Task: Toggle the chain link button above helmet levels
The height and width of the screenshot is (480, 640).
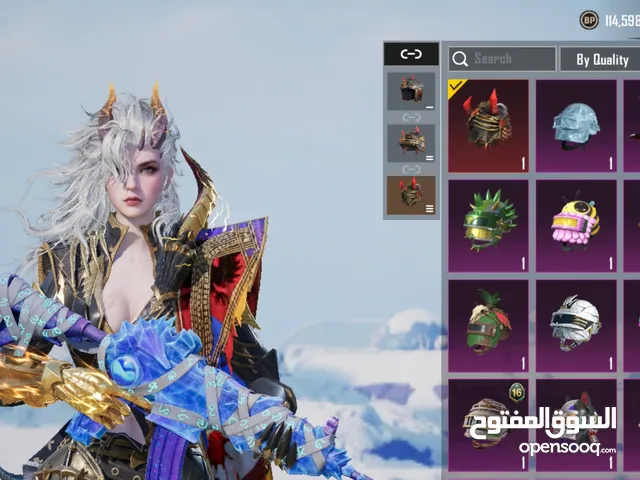Action: click(x=411, y=54)
